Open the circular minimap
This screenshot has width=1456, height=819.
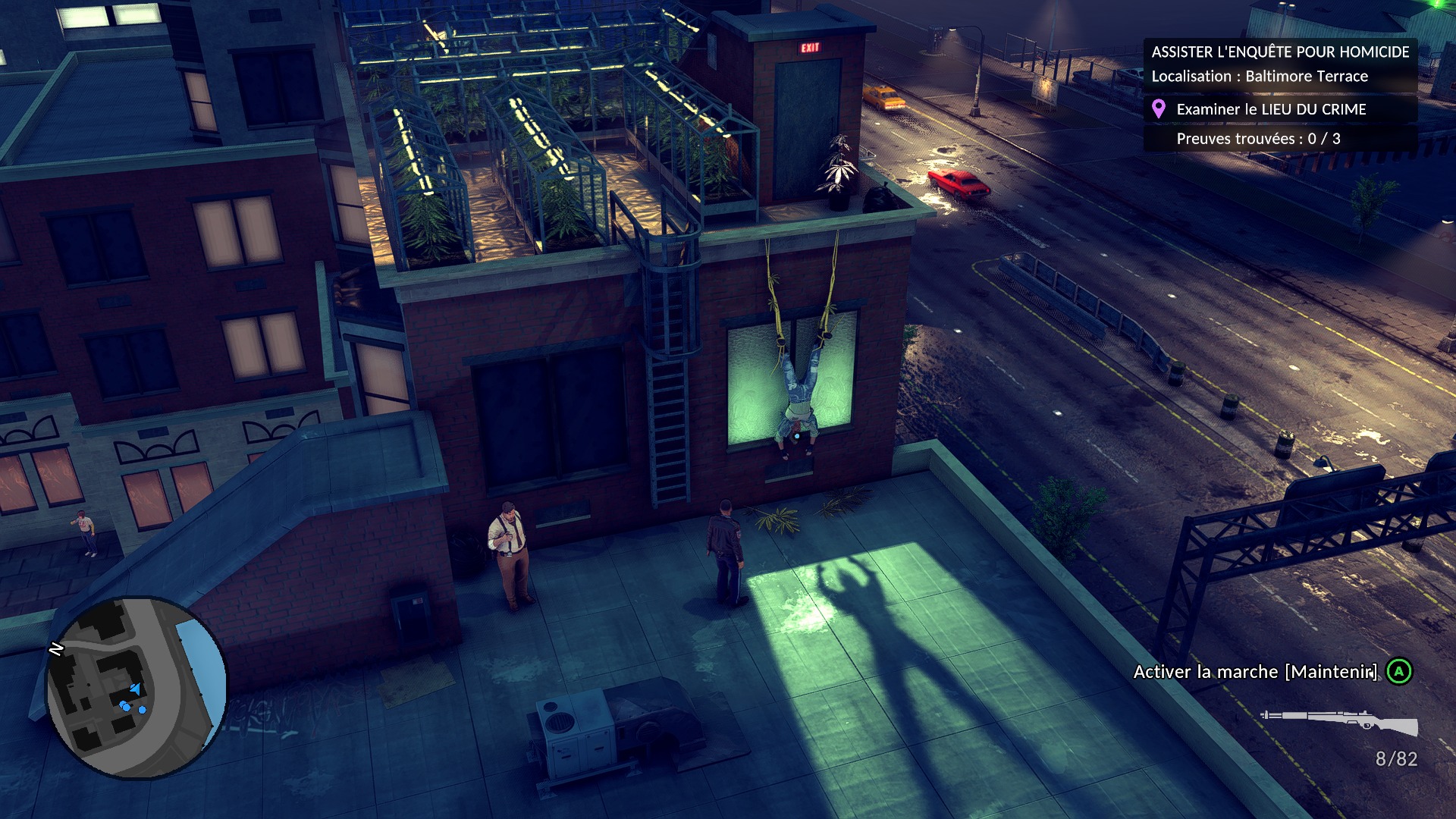(x=136, y=688)
